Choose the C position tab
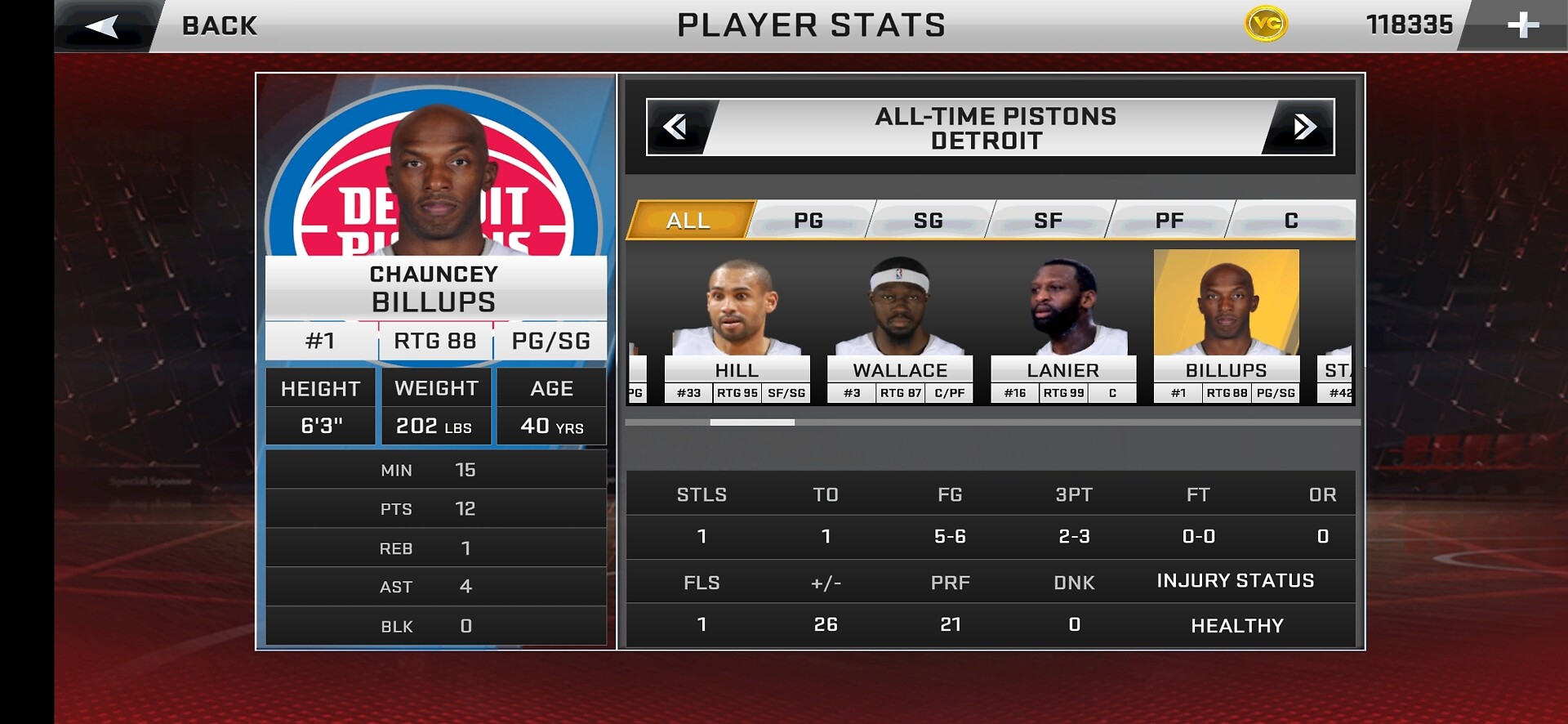Viewport: 1568px width, 724px height. pos(1291,220)
